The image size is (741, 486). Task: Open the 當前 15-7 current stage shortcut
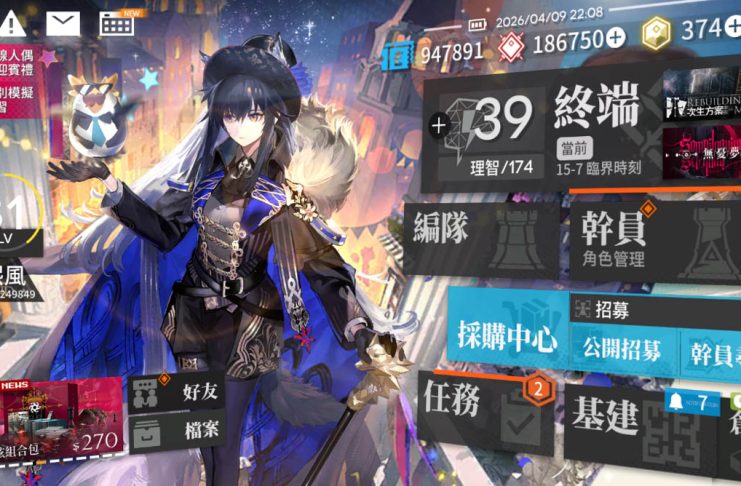597,161
